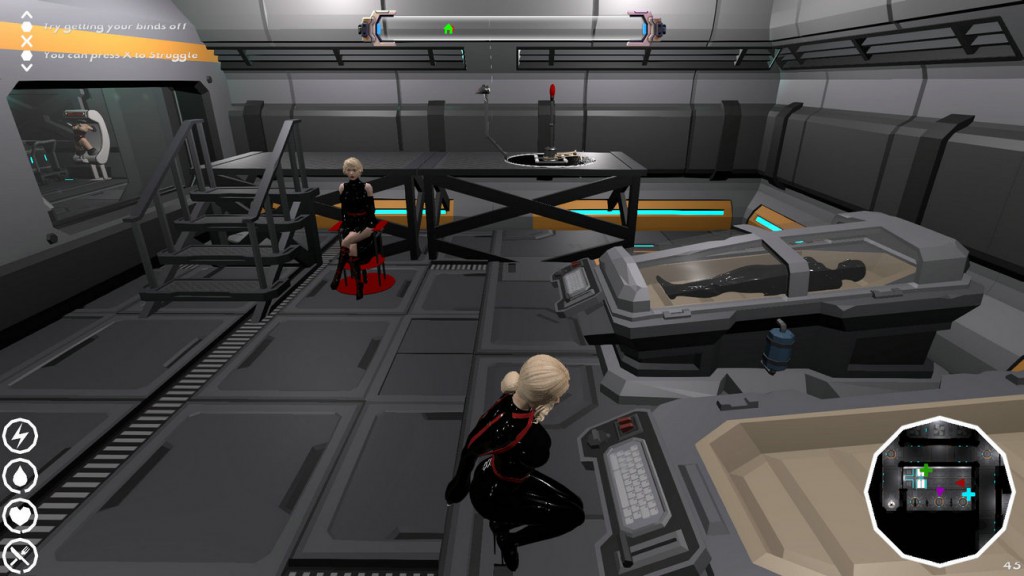Select the water droplet status icon
This screenshot has width=1024, height=576.
point(20,476)
